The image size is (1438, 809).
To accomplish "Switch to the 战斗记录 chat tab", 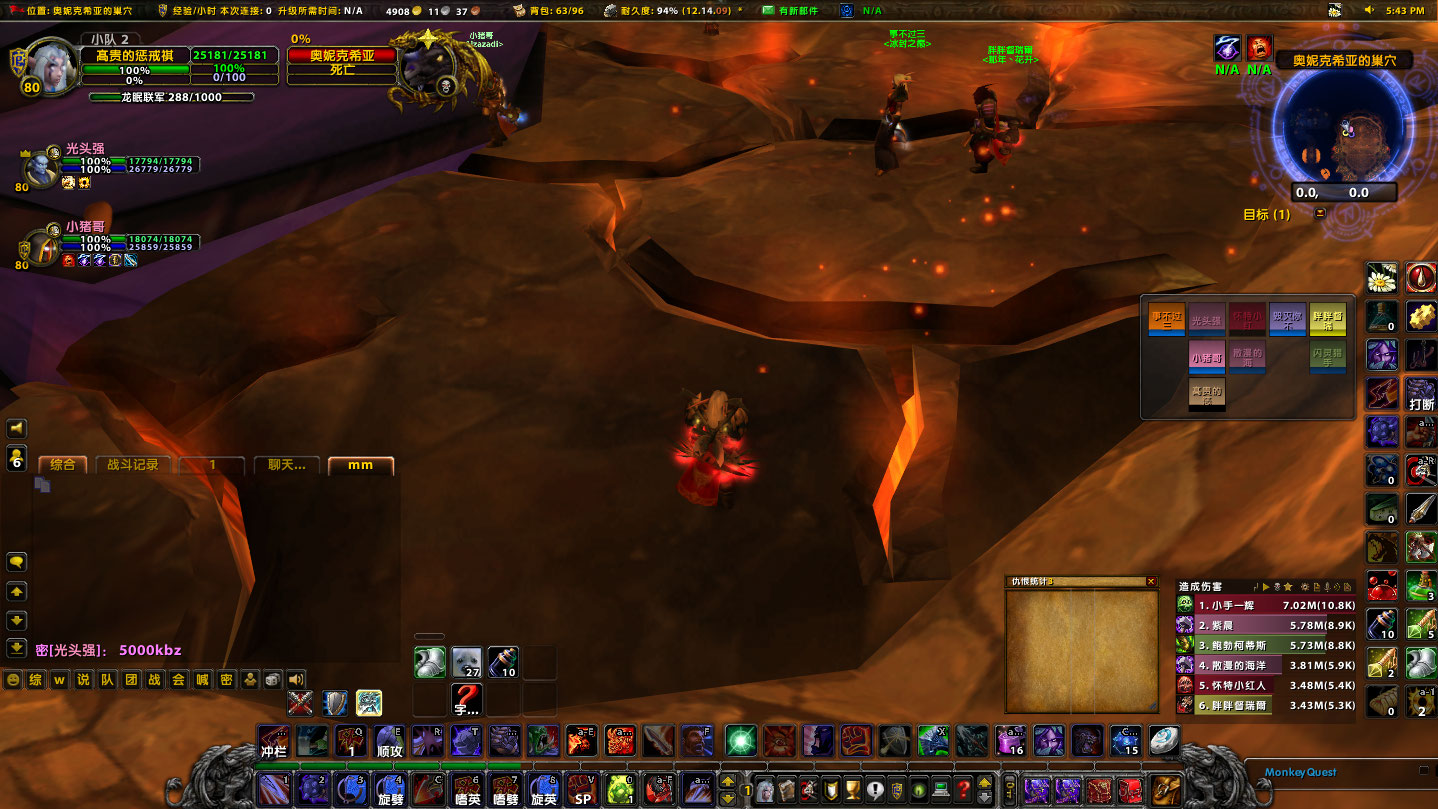I will point(135,464).
